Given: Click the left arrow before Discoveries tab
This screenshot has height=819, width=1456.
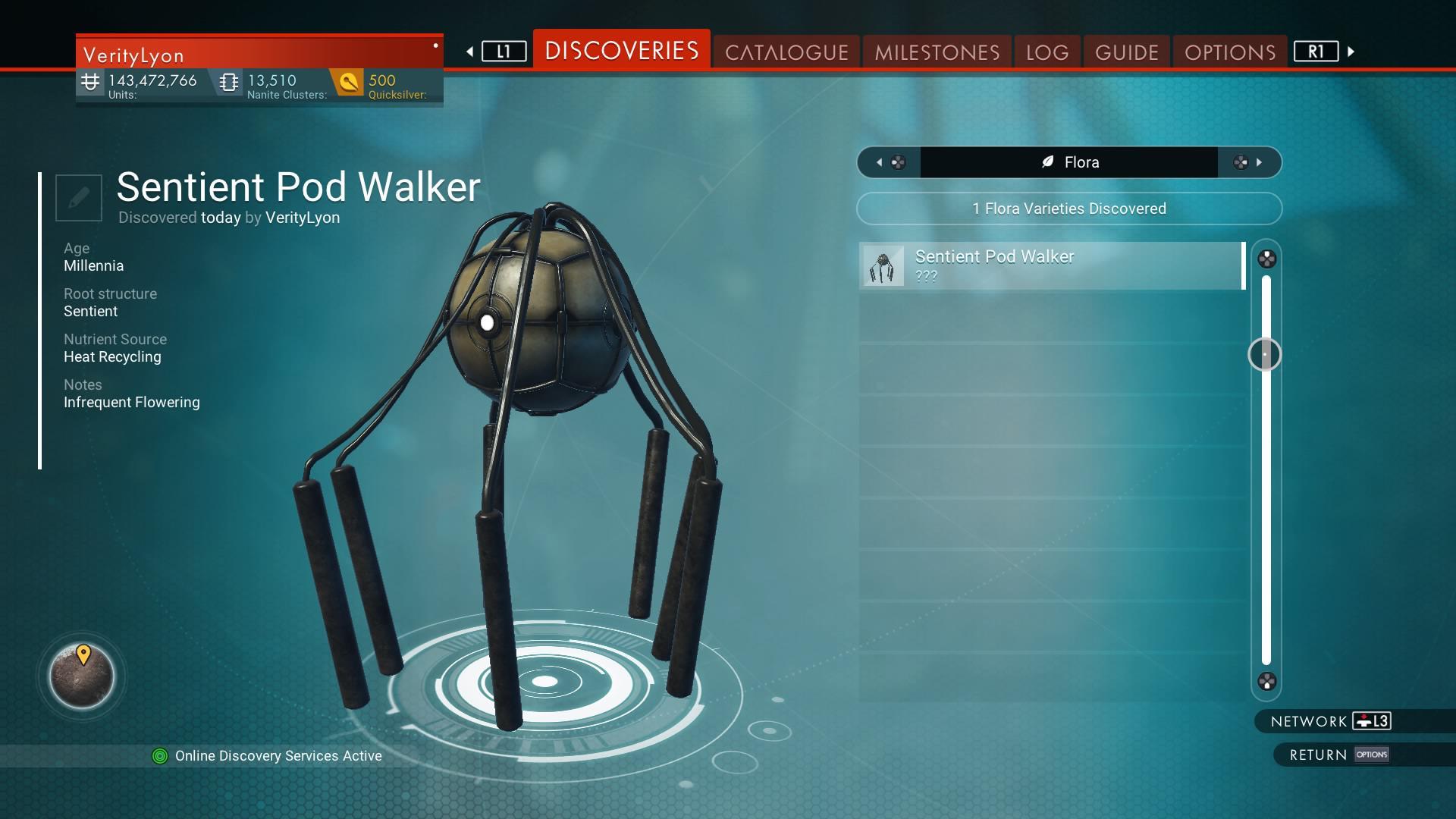Looking at the screenshot, I should 470,52.
